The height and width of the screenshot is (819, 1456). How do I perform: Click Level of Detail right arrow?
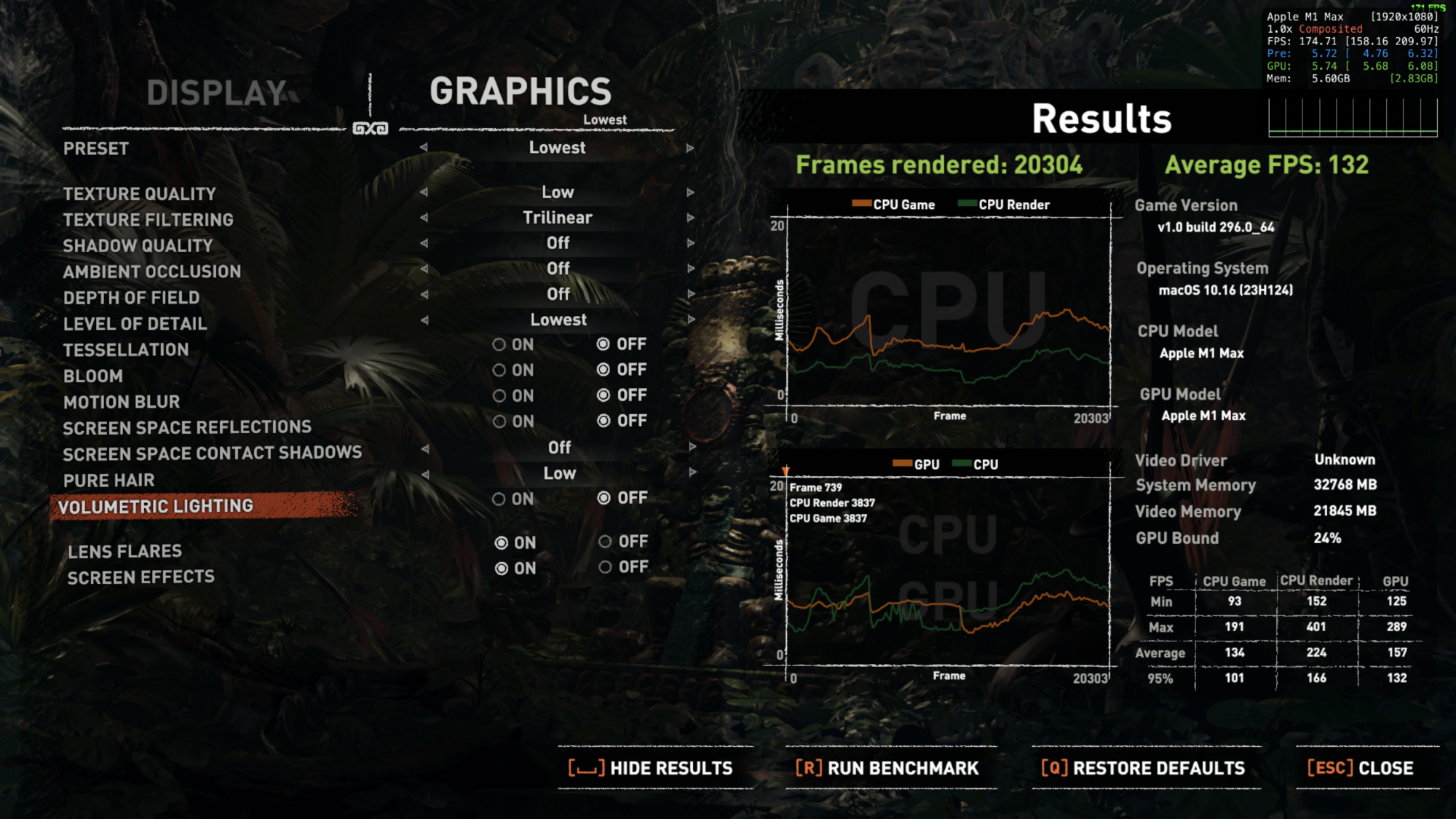[689, 320]
